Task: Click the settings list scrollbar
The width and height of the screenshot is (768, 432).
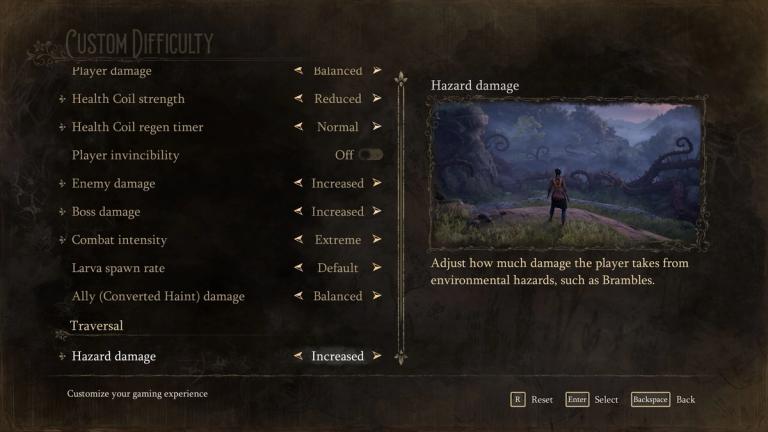Action: coord(400,215)
